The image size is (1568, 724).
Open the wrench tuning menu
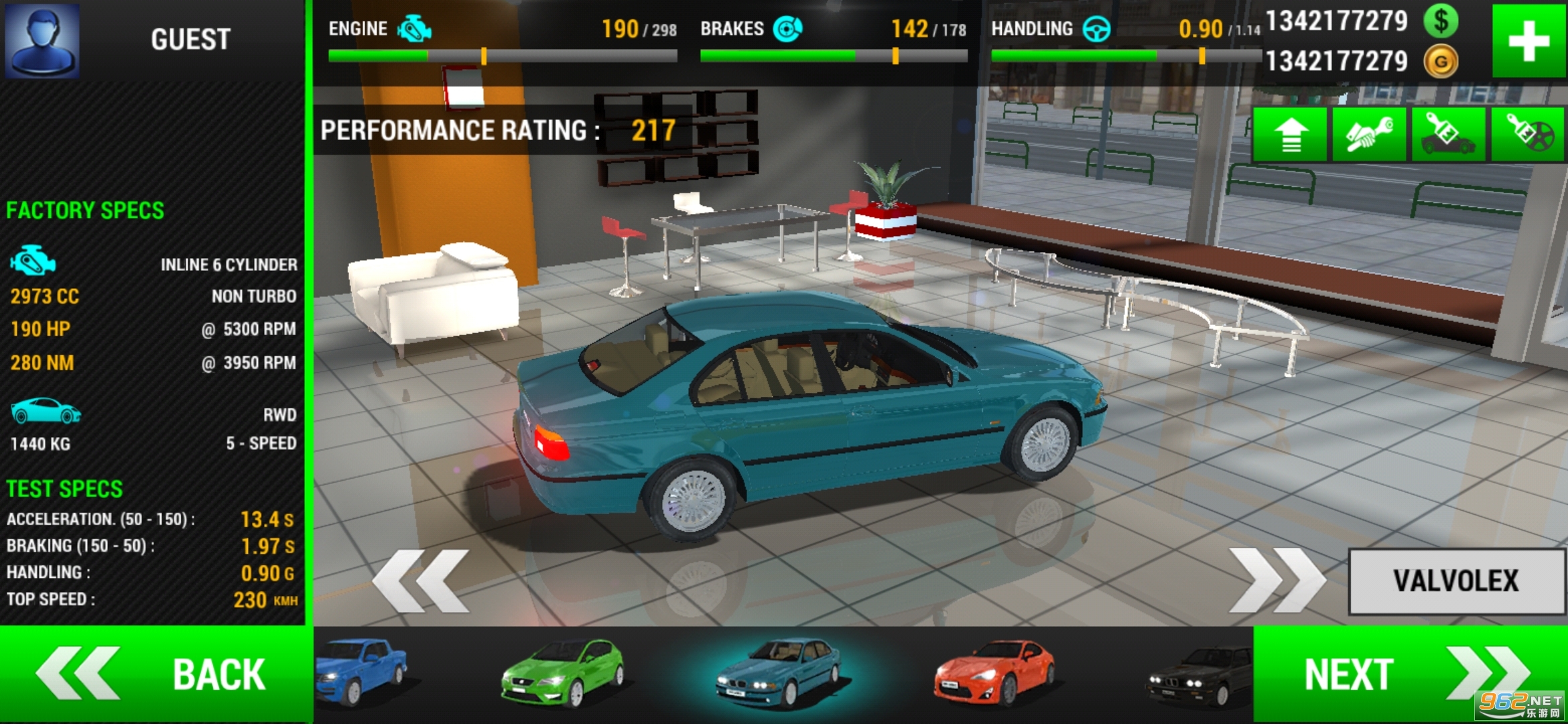(x=1370, y=135)
